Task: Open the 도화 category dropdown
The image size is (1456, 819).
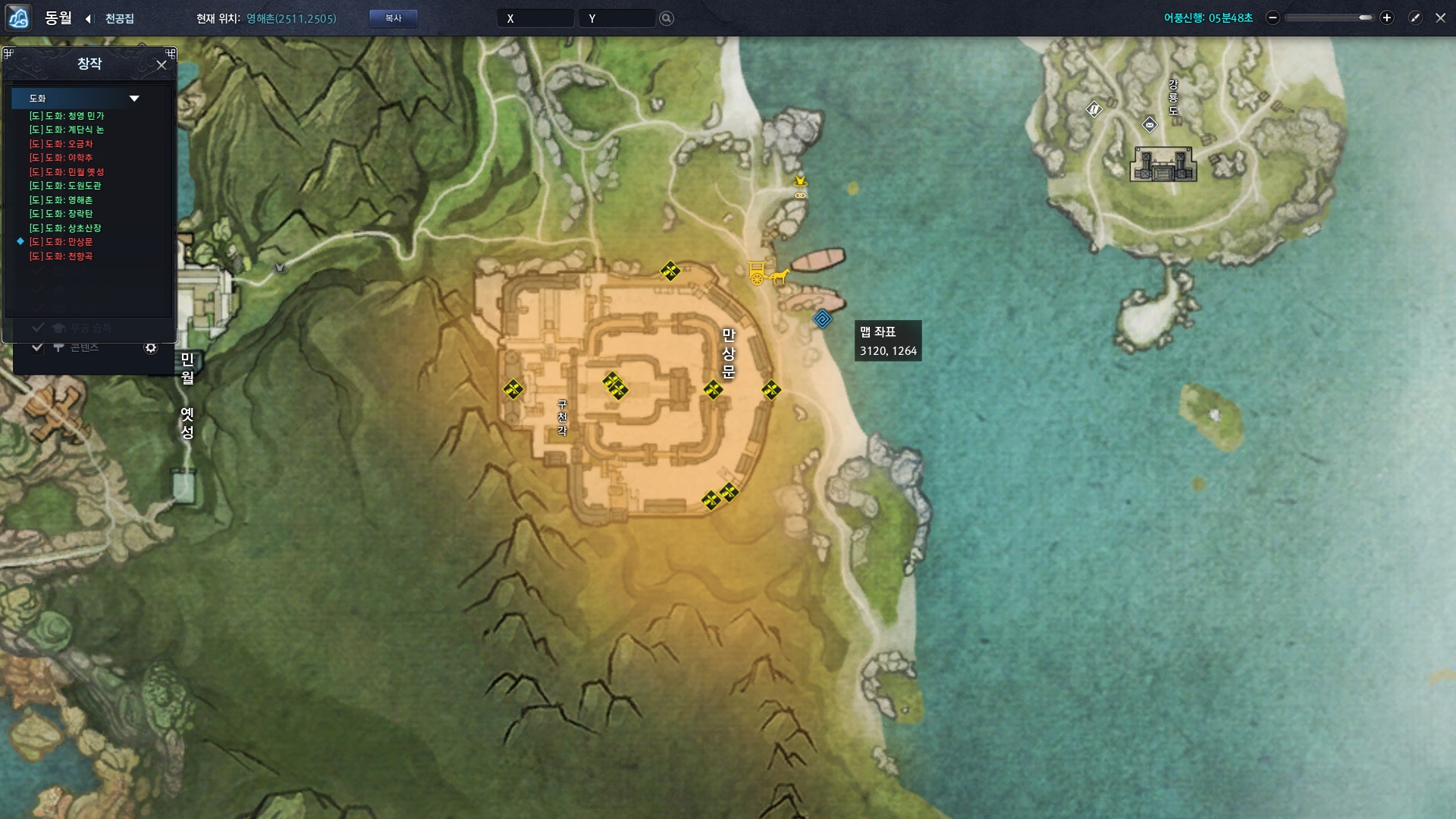Action: coord(134,99)
